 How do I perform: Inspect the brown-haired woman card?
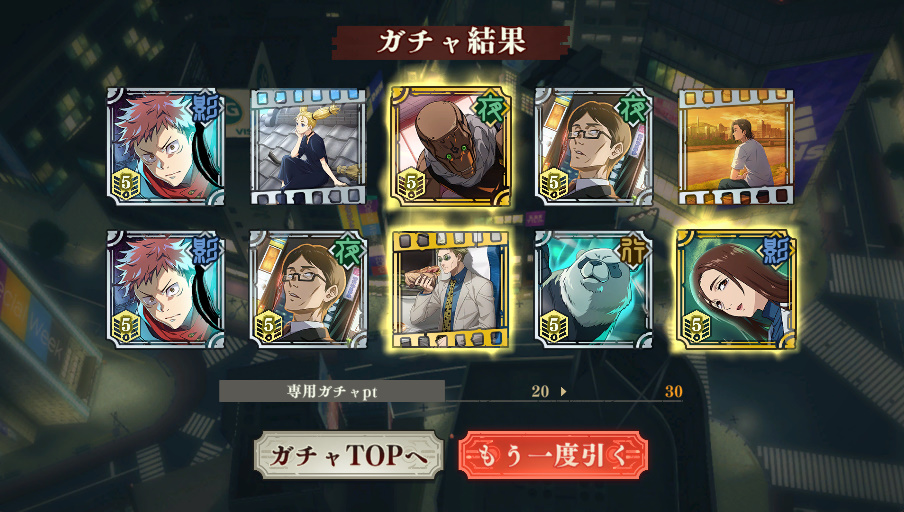point(736,290)
